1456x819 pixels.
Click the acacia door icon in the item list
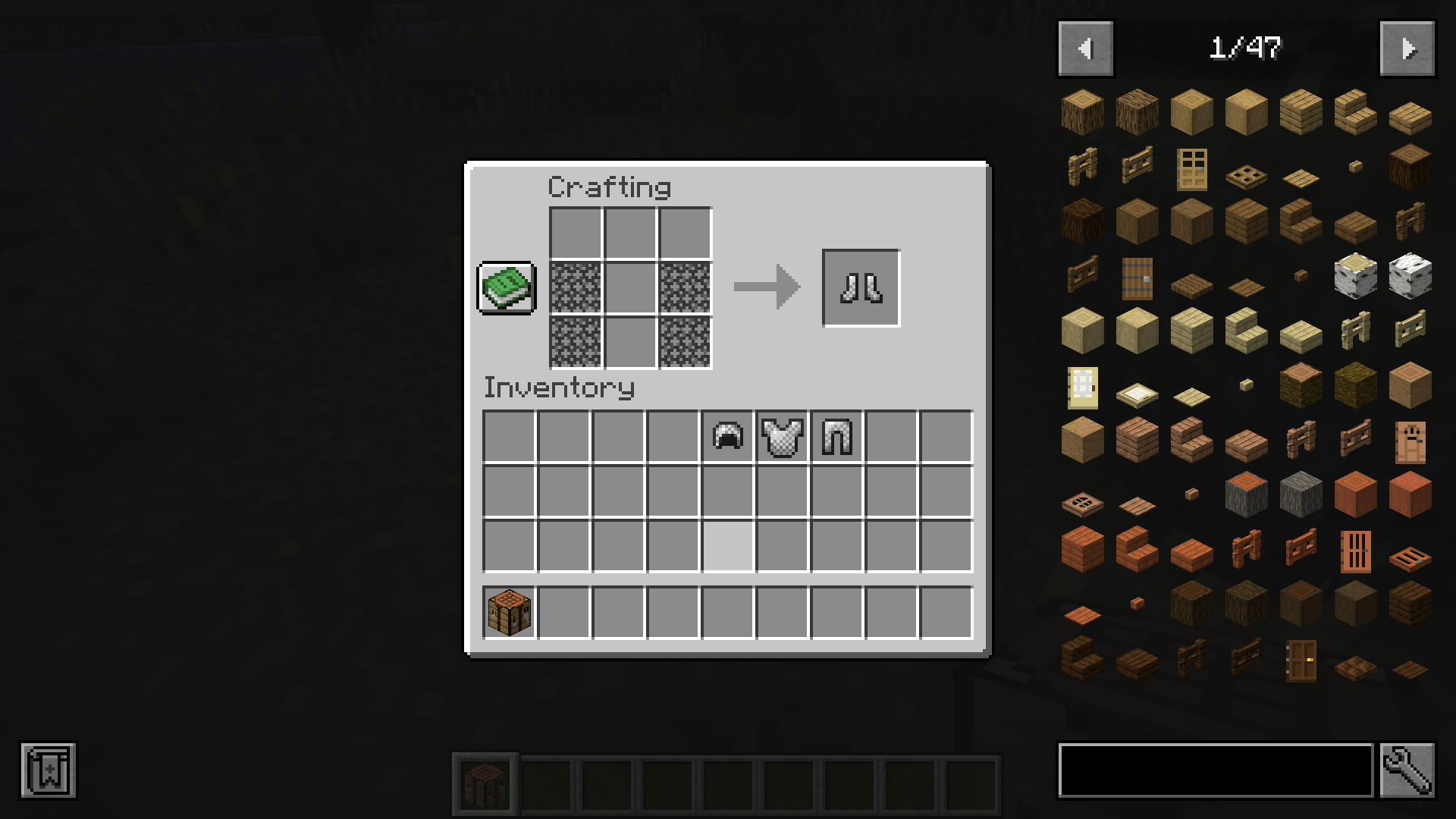coord(1355,552)
